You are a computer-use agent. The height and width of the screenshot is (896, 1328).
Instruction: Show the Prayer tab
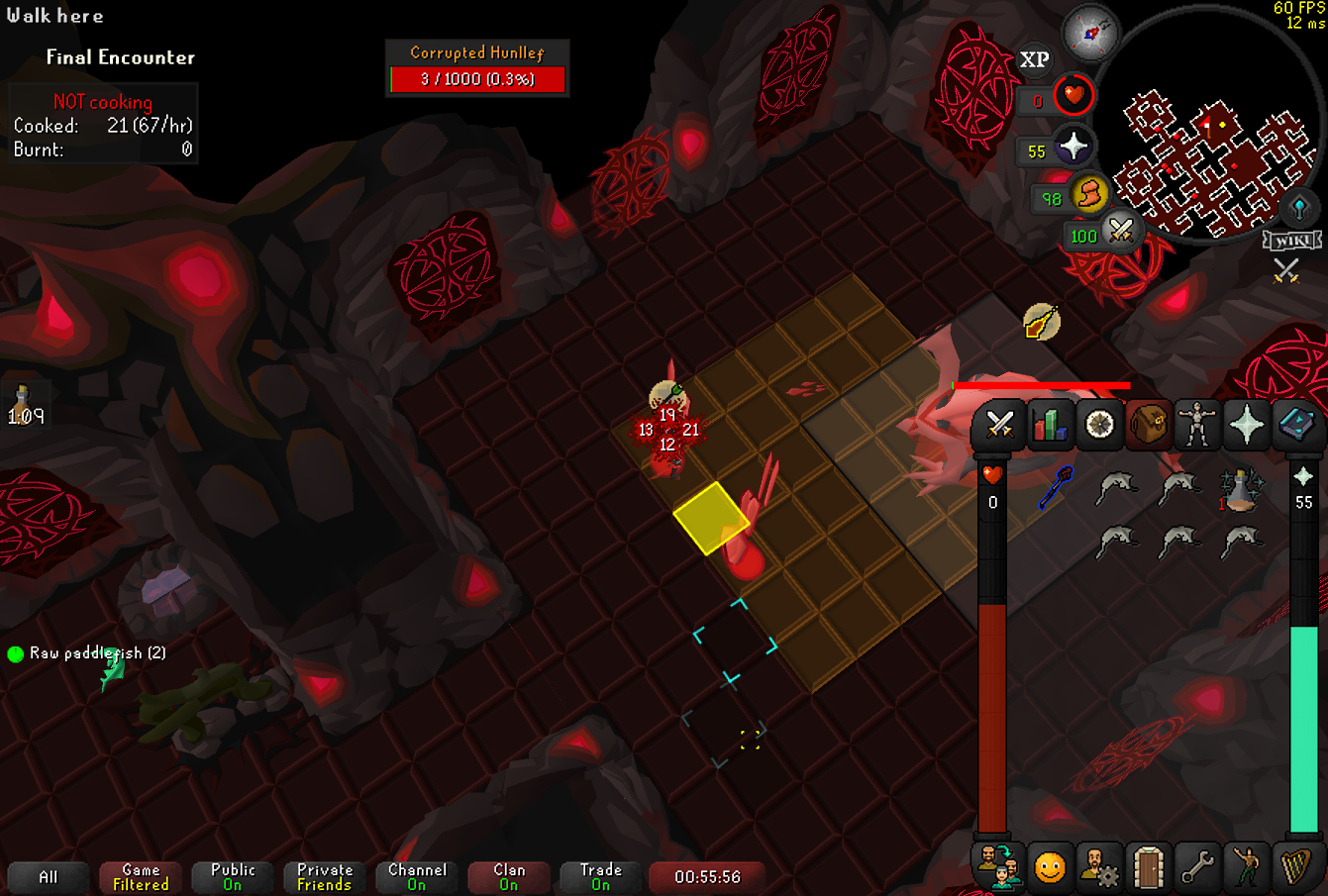[1247, 425]
